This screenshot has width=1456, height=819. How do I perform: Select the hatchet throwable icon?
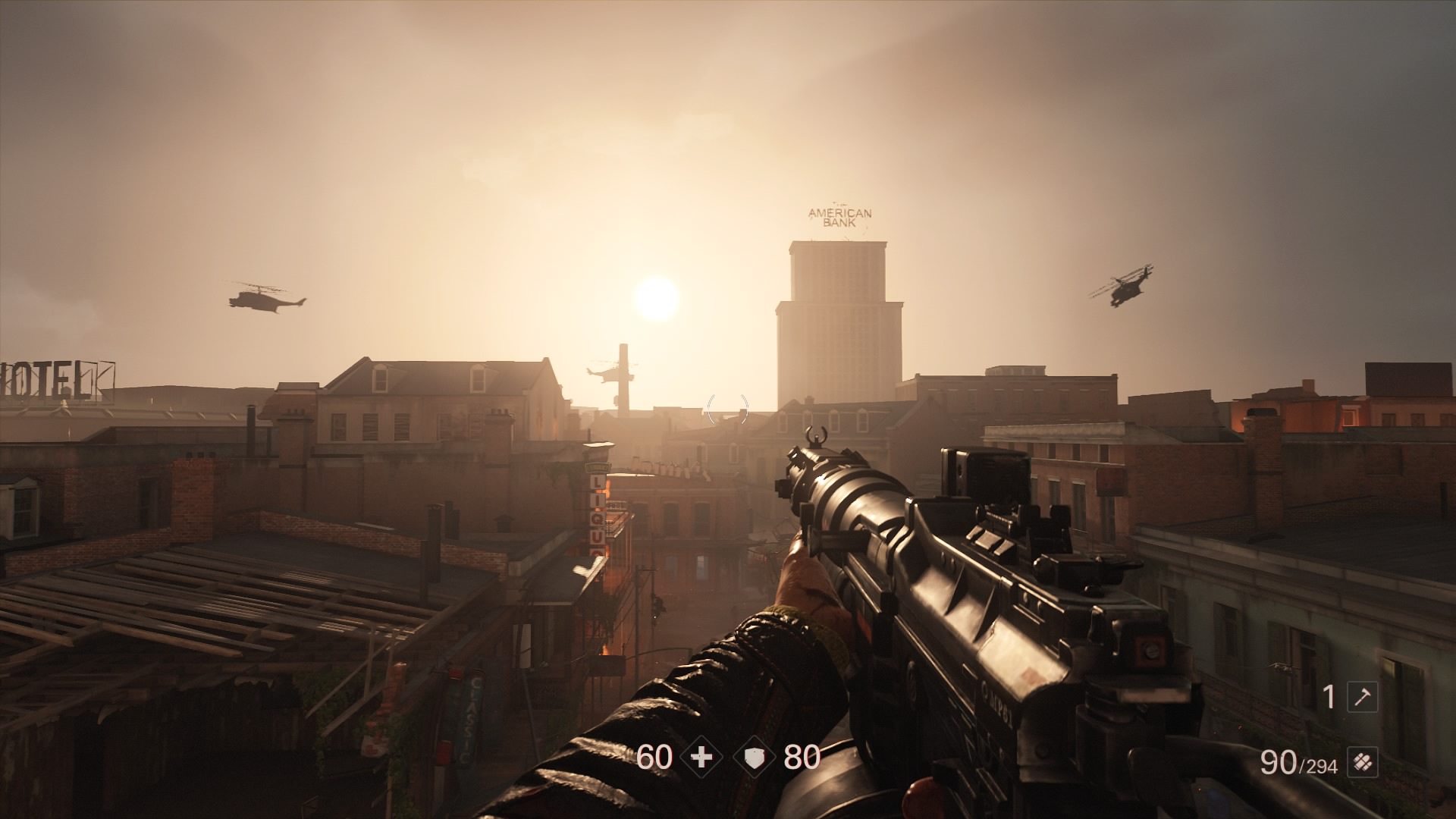coord(1362,697)
